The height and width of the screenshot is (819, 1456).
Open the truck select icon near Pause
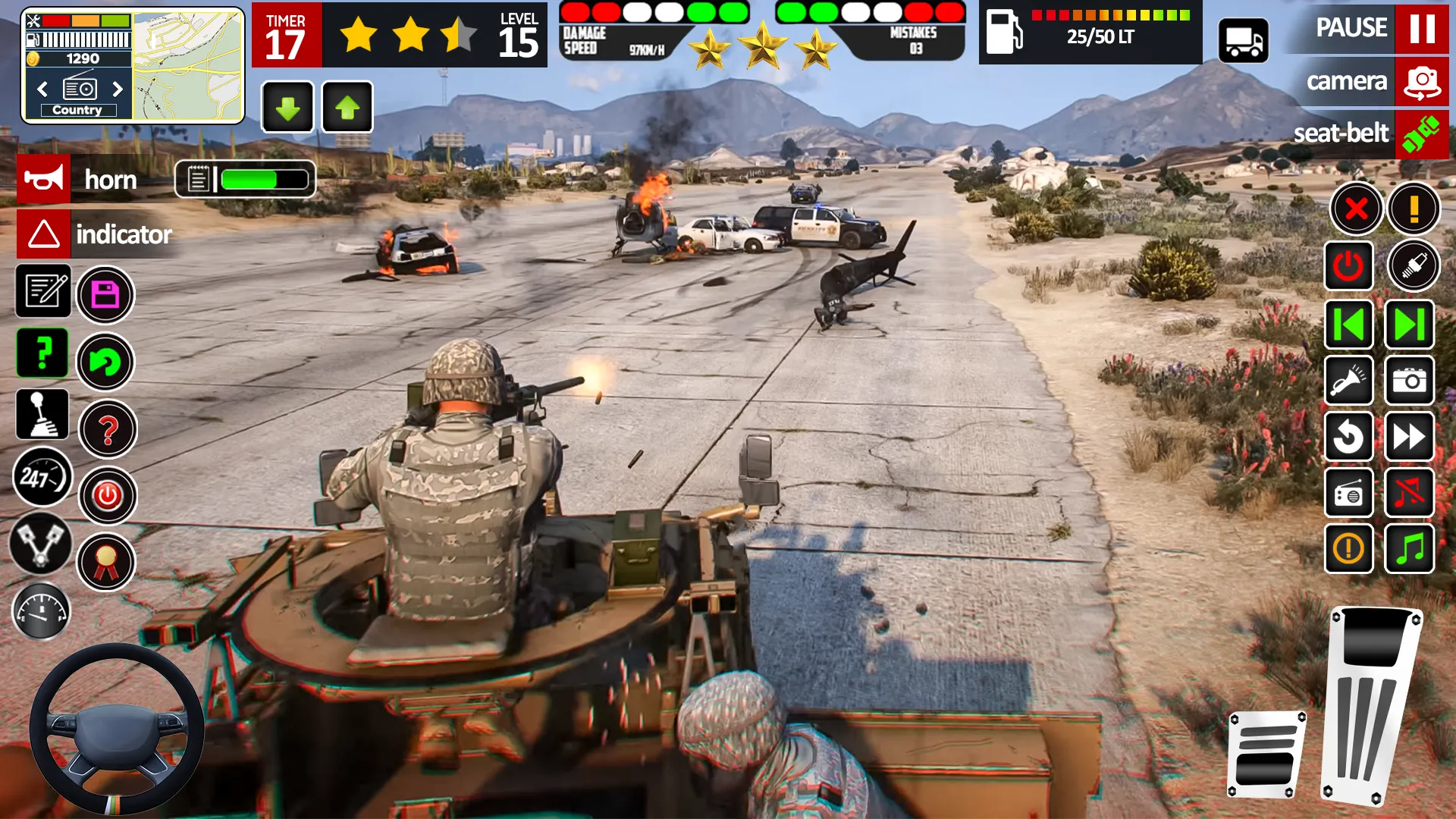pos(1244,39)
